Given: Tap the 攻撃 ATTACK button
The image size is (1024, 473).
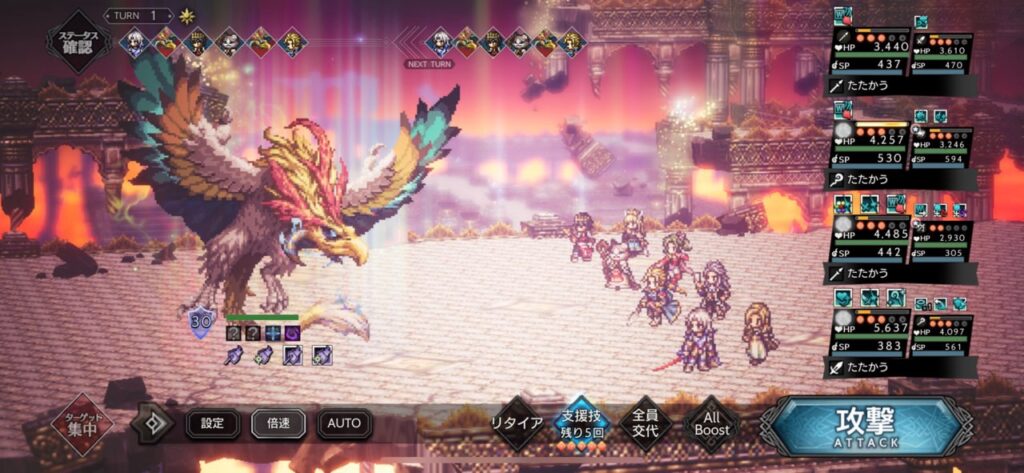Looking at the screenshot, I should click(866, 424).
